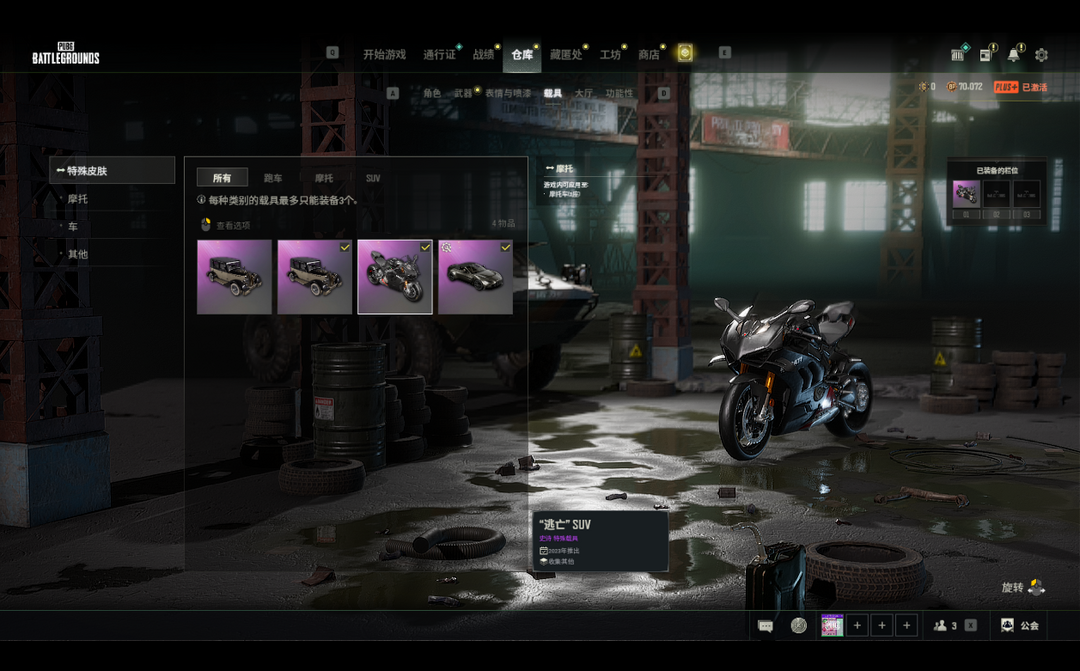Select the 其他 category in the left list

78,254
